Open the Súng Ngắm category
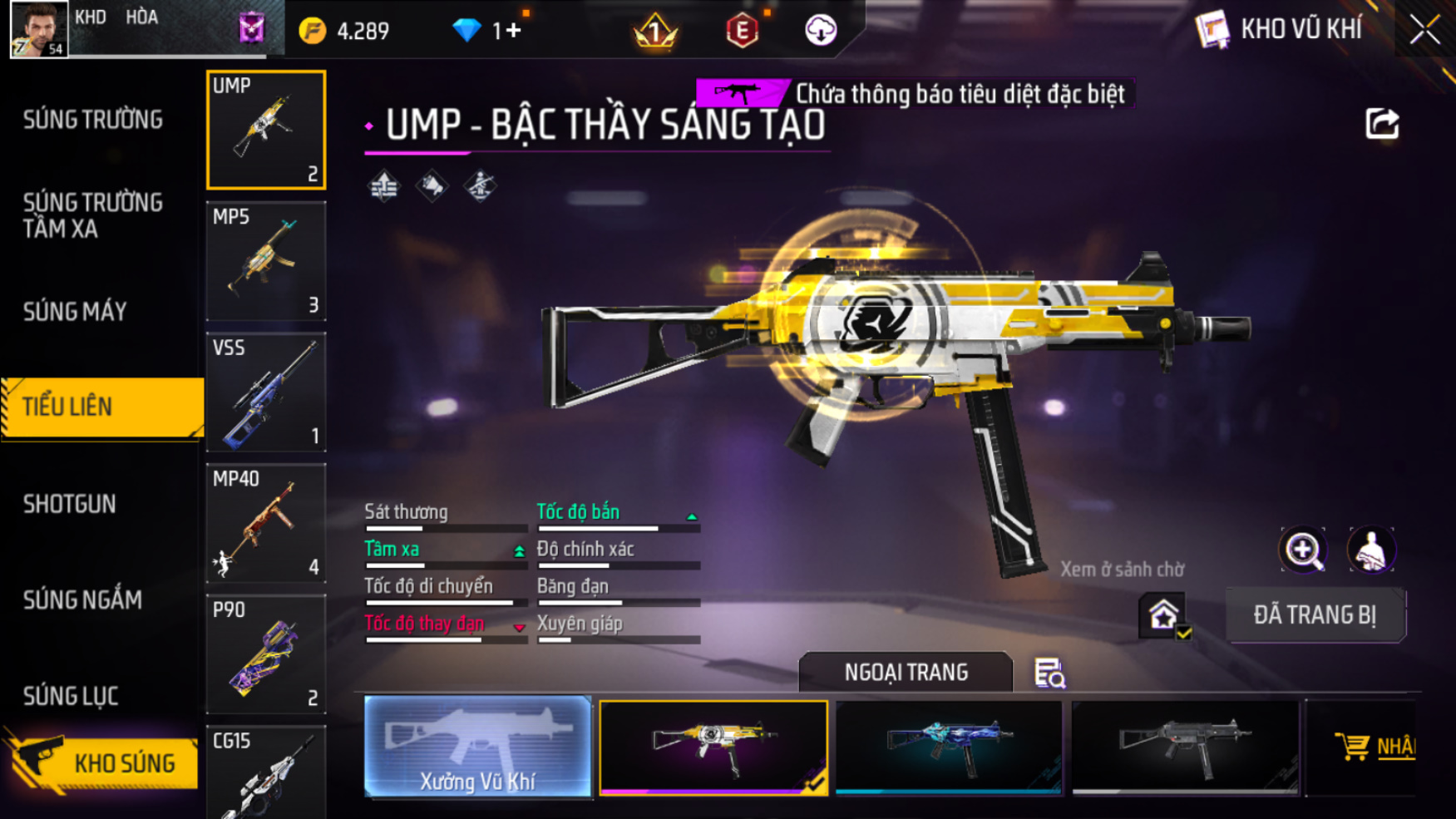 [82, 599]
